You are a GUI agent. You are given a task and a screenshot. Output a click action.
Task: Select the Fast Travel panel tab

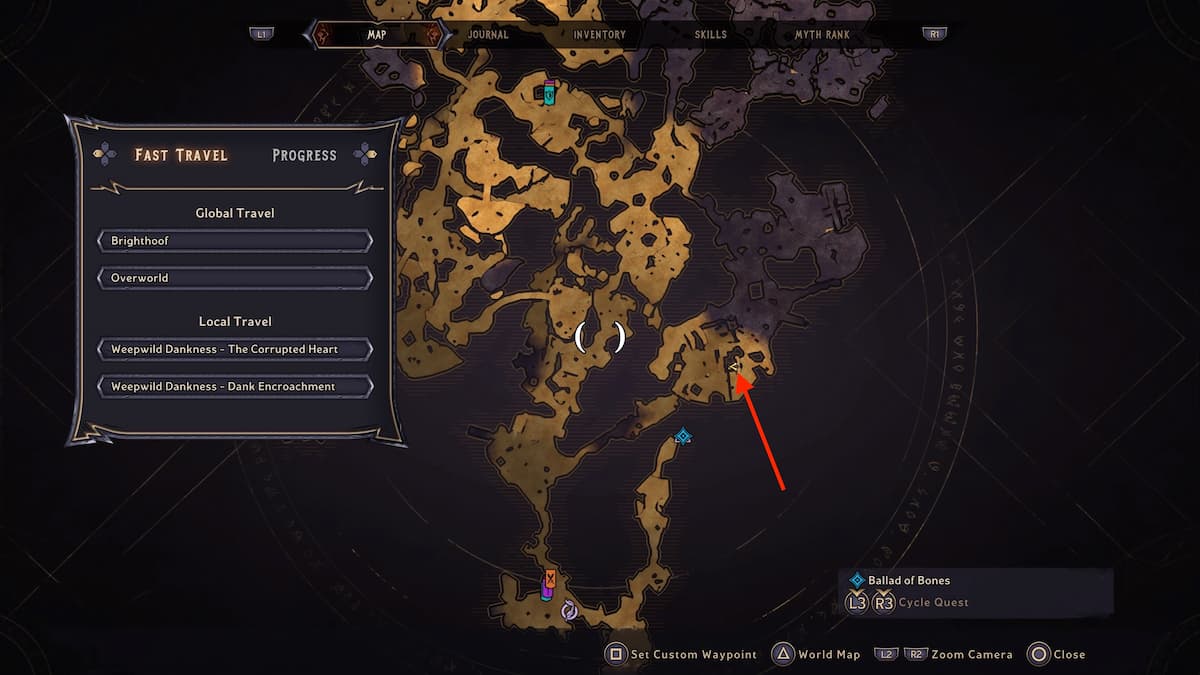click(181, 155)
